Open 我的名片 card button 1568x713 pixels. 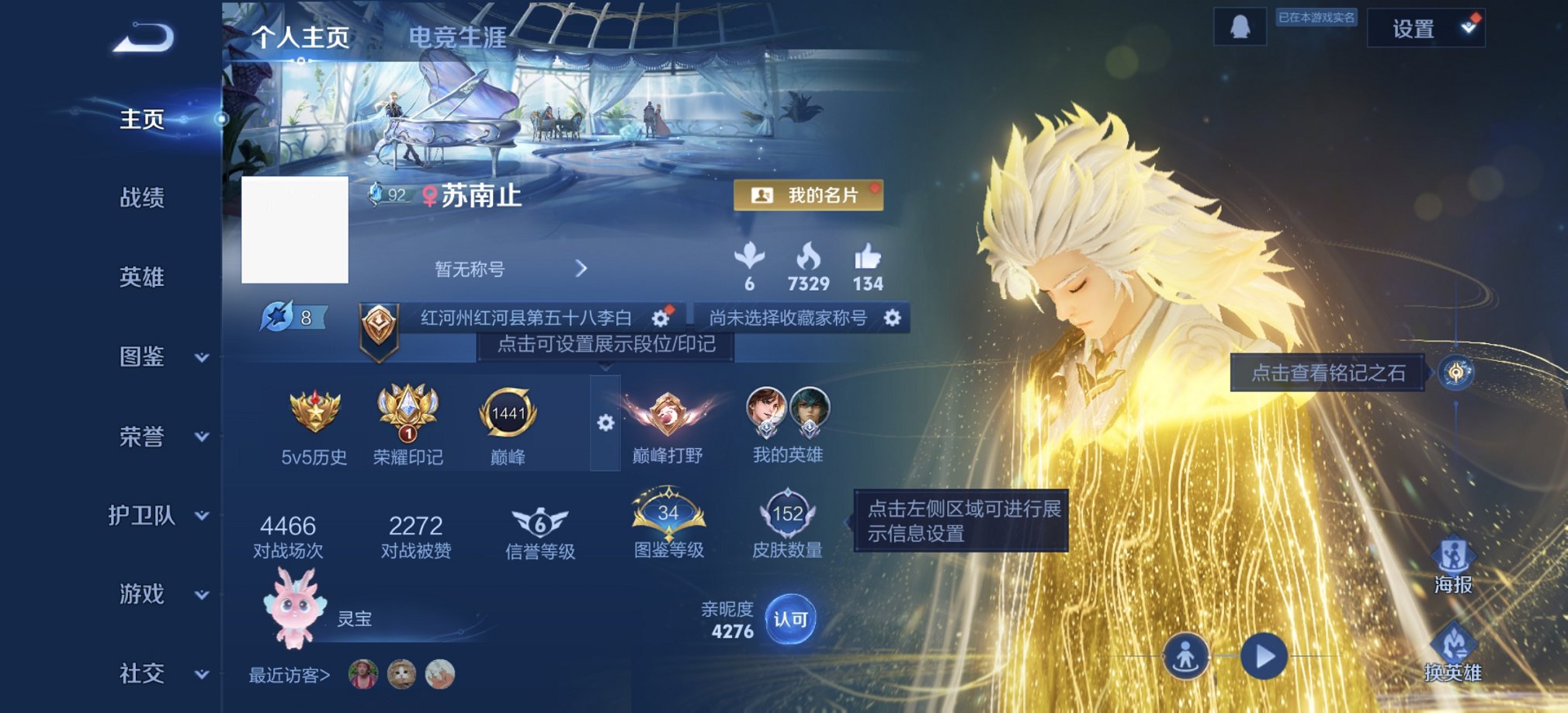(810, 197)
